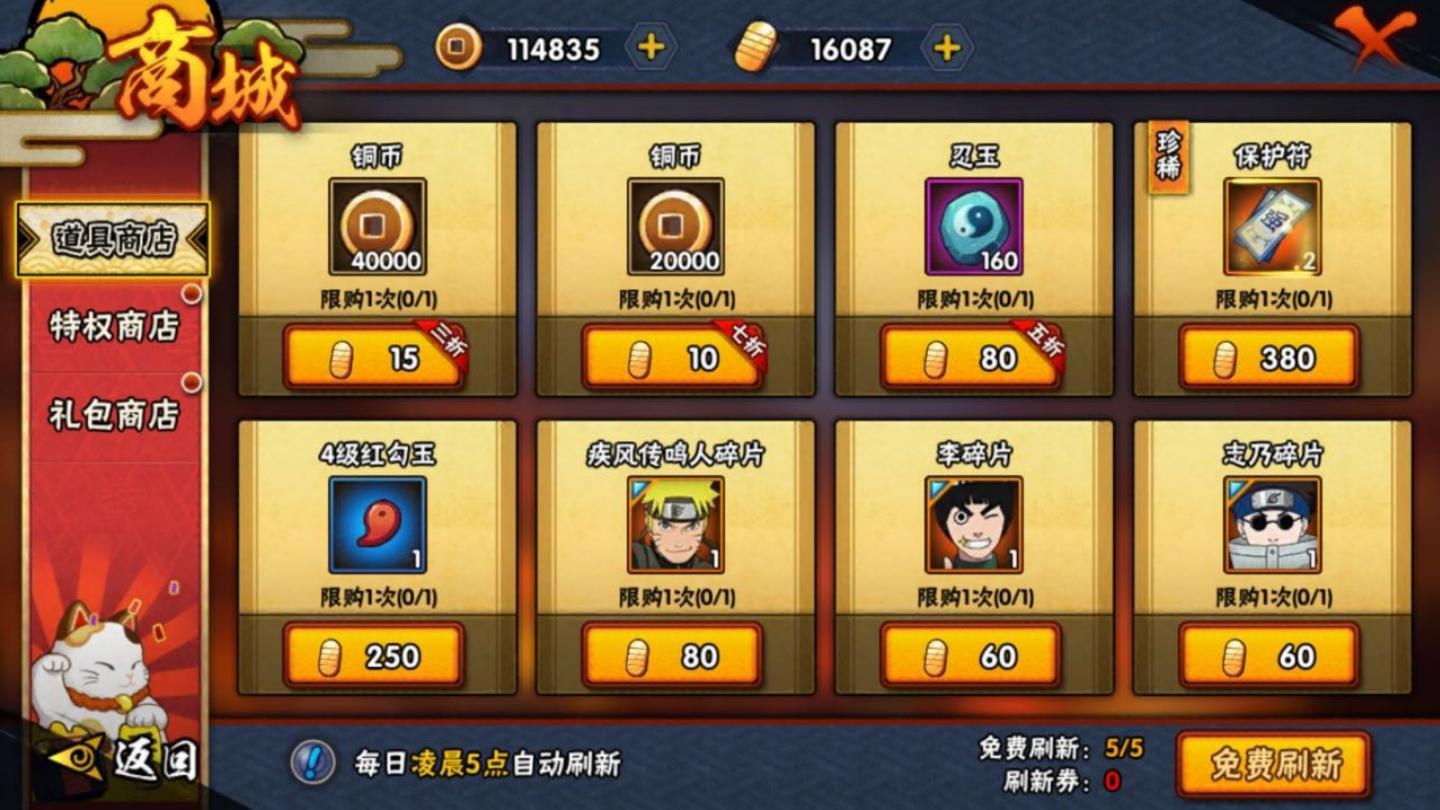The image size is (1440, 810).
Task: Select the 忍玉 orb item icon
Action: 974,227
